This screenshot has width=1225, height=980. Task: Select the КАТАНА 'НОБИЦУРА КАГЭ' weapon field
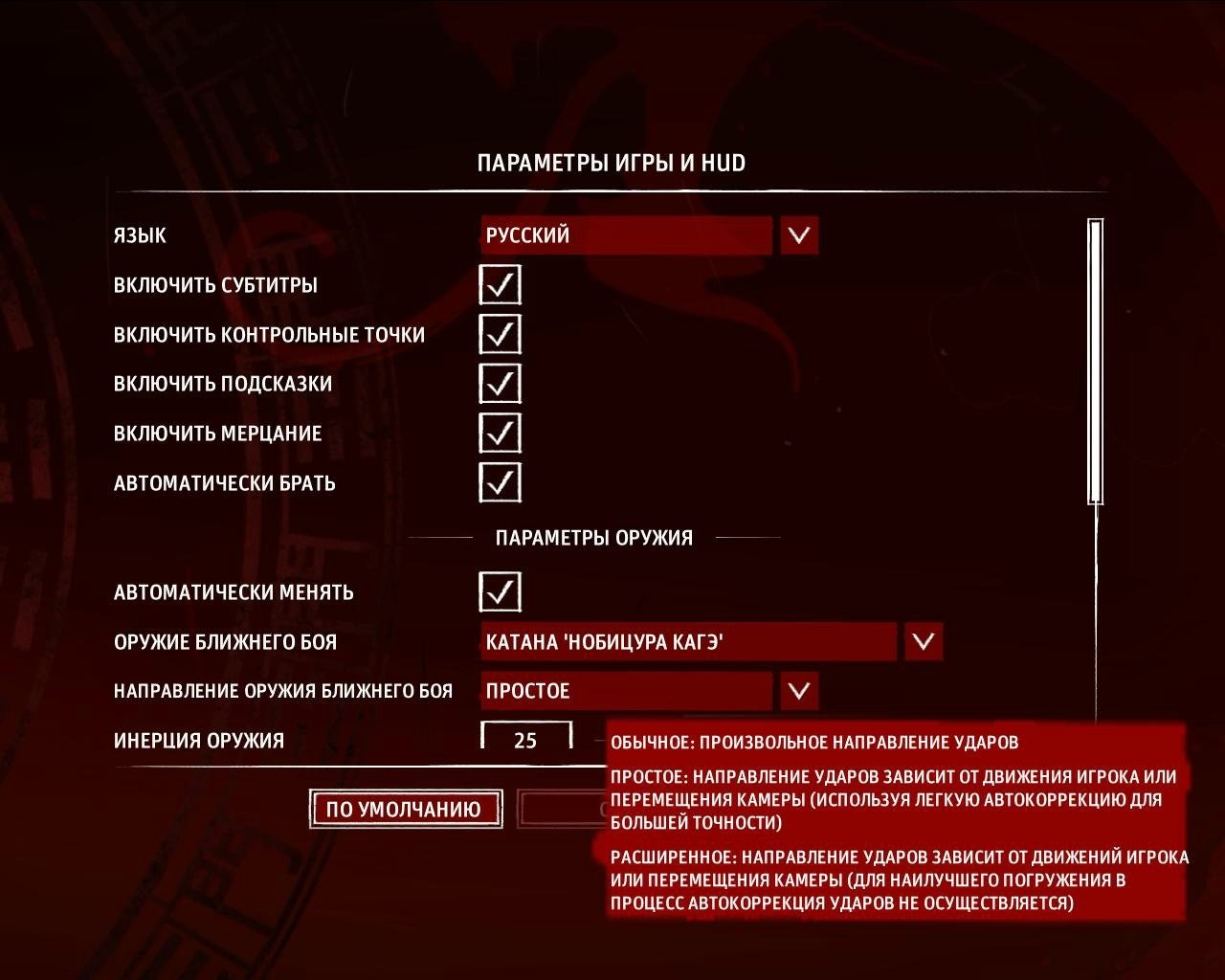[x=689, y=641]
